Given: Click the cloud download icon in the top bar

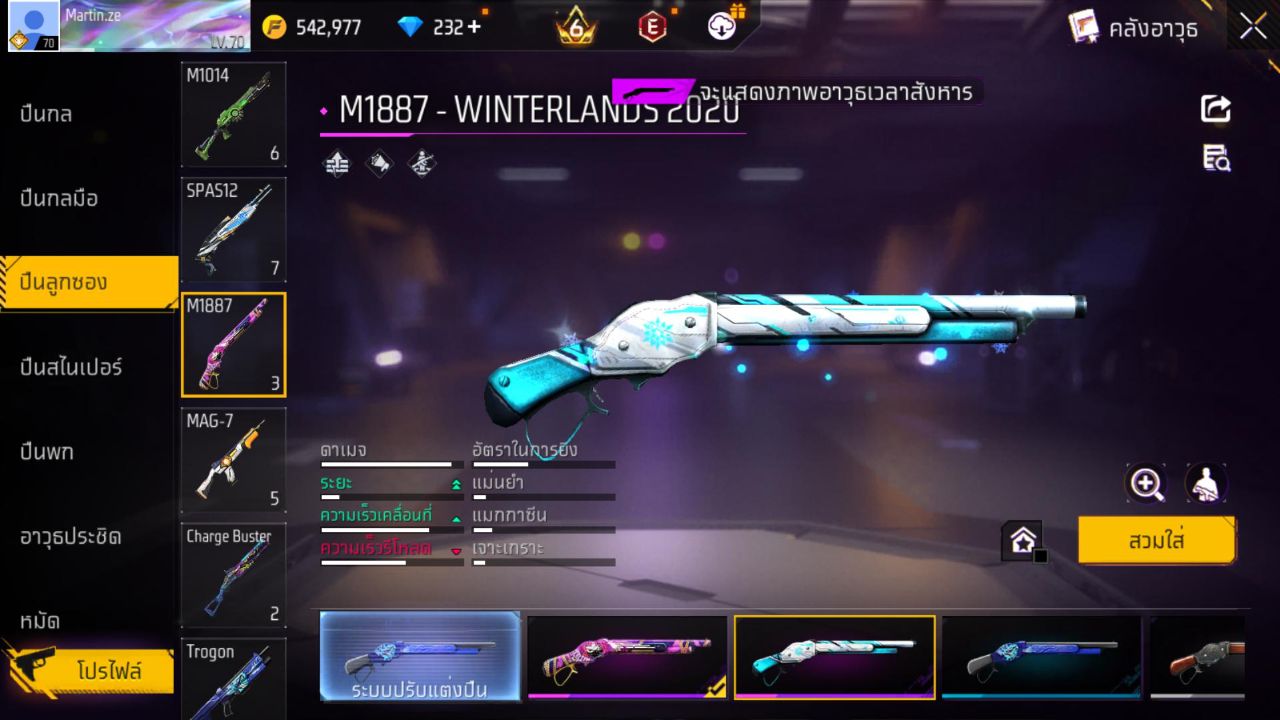Looking at the screenshot, I should pos(720,27).
